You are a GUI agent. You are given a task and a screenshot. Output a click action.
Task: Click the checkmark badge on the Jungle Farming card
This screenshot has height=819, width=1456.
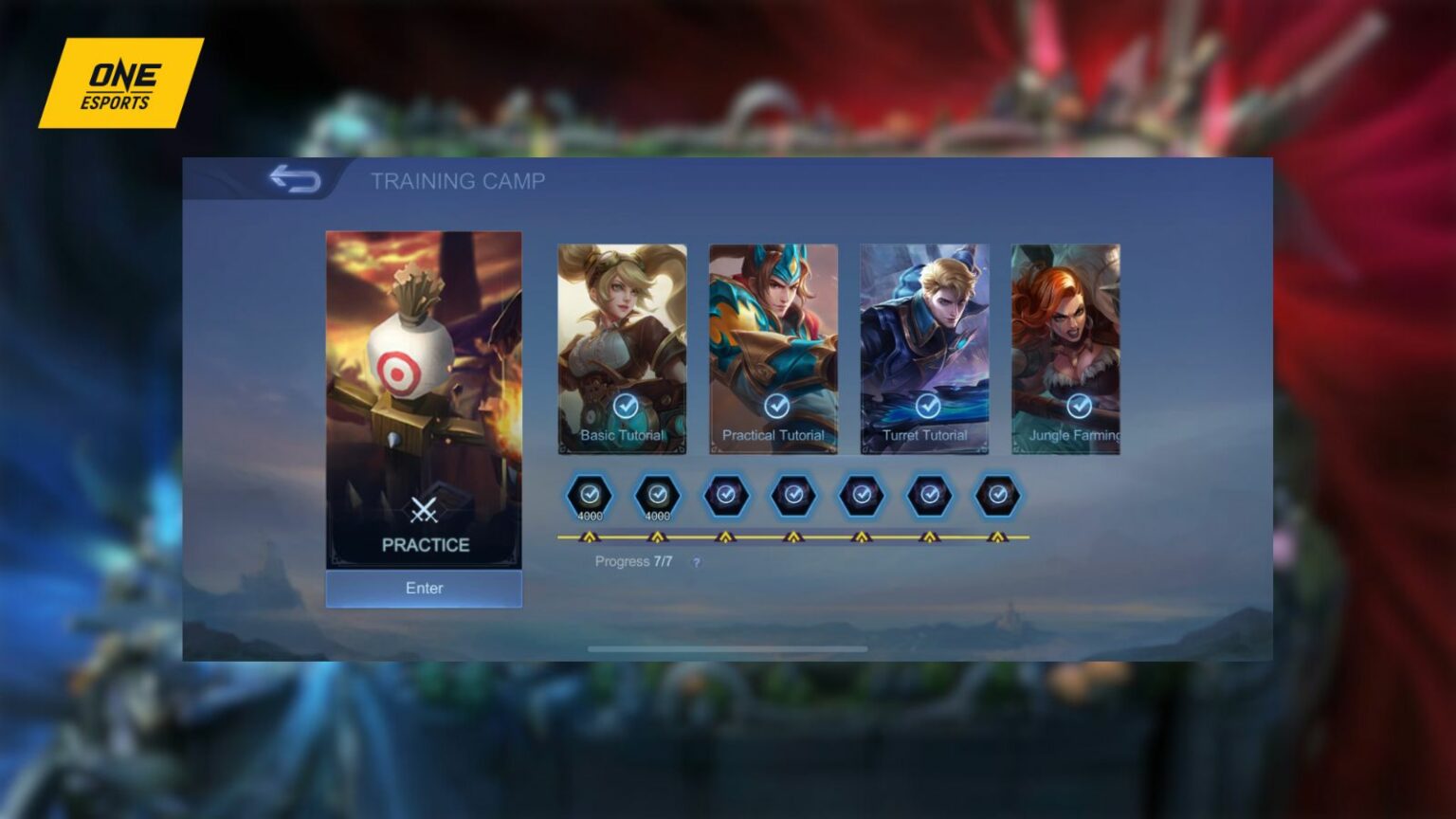point(1079,407)
